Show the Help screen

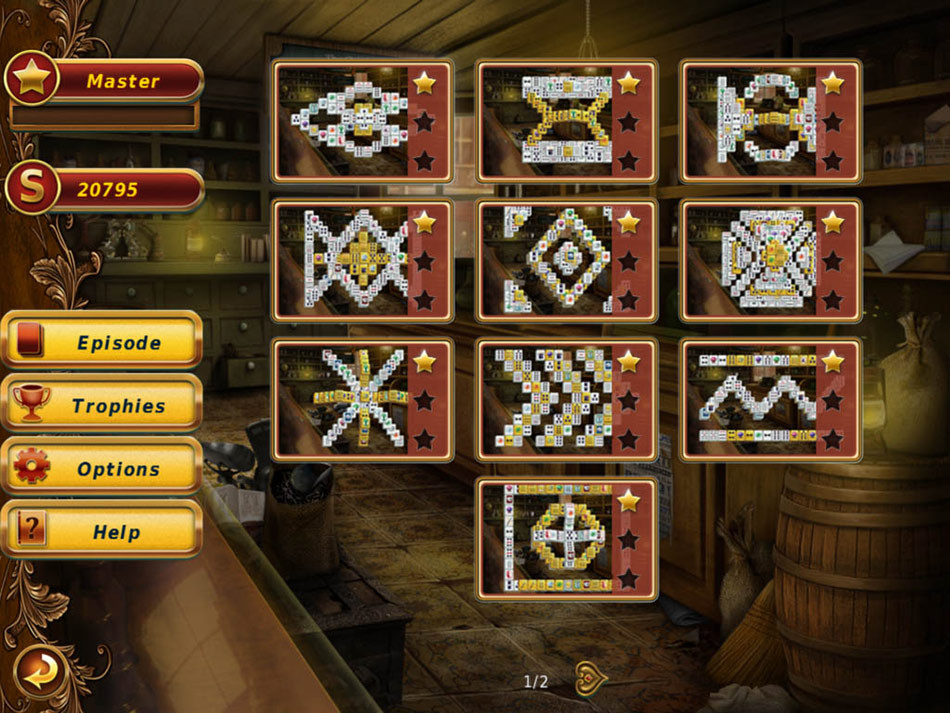pyautogui.click(x=102, y=532)
